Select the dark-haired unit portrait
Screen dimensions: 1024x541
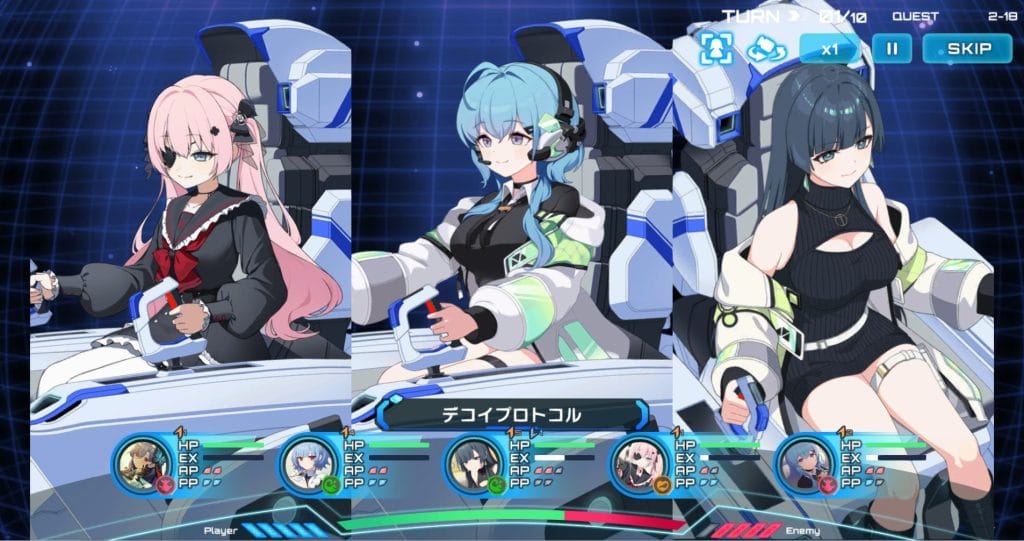coord(469,462)
